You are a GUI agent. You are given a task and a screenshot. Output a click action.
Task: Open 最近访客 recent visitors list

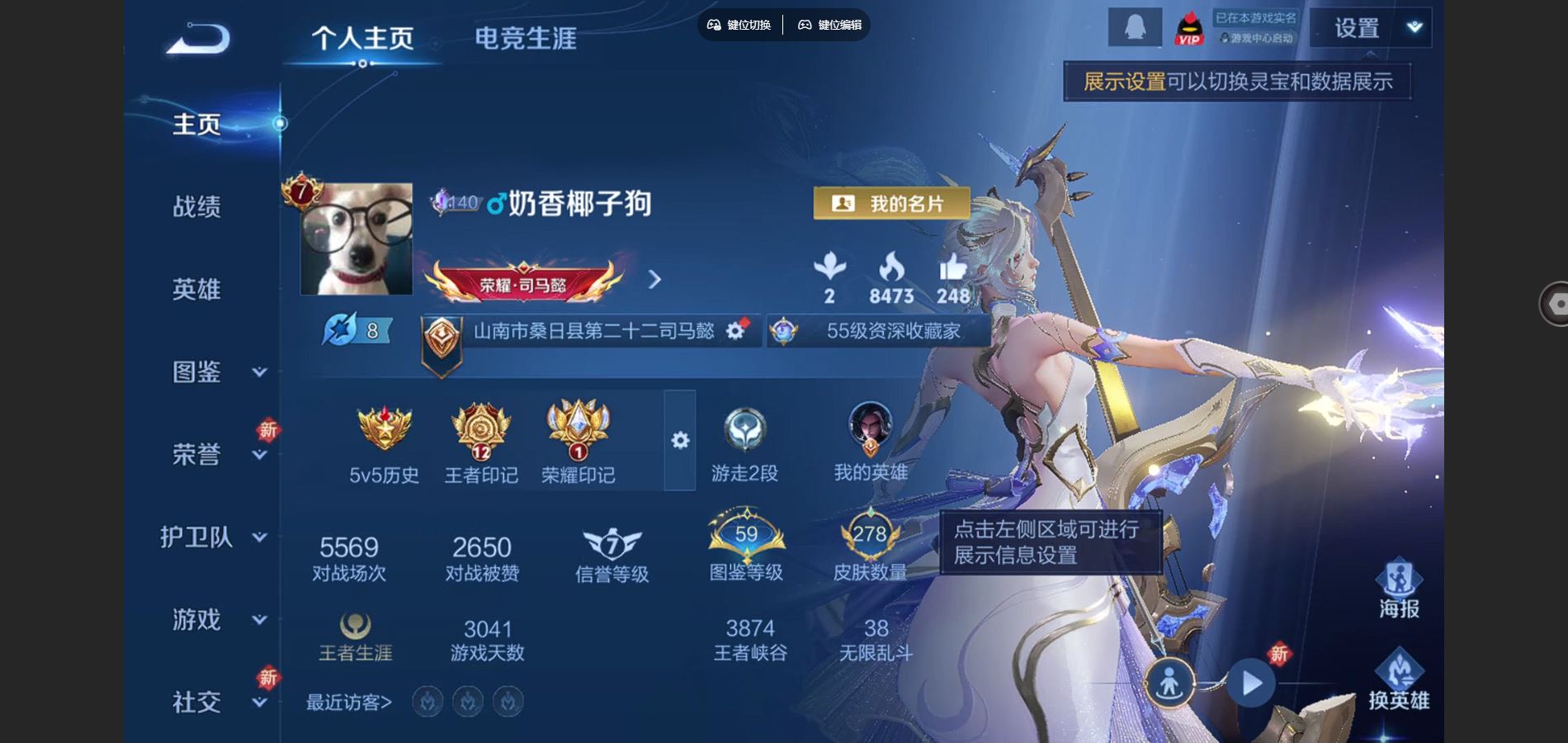[x=349, y=703]
